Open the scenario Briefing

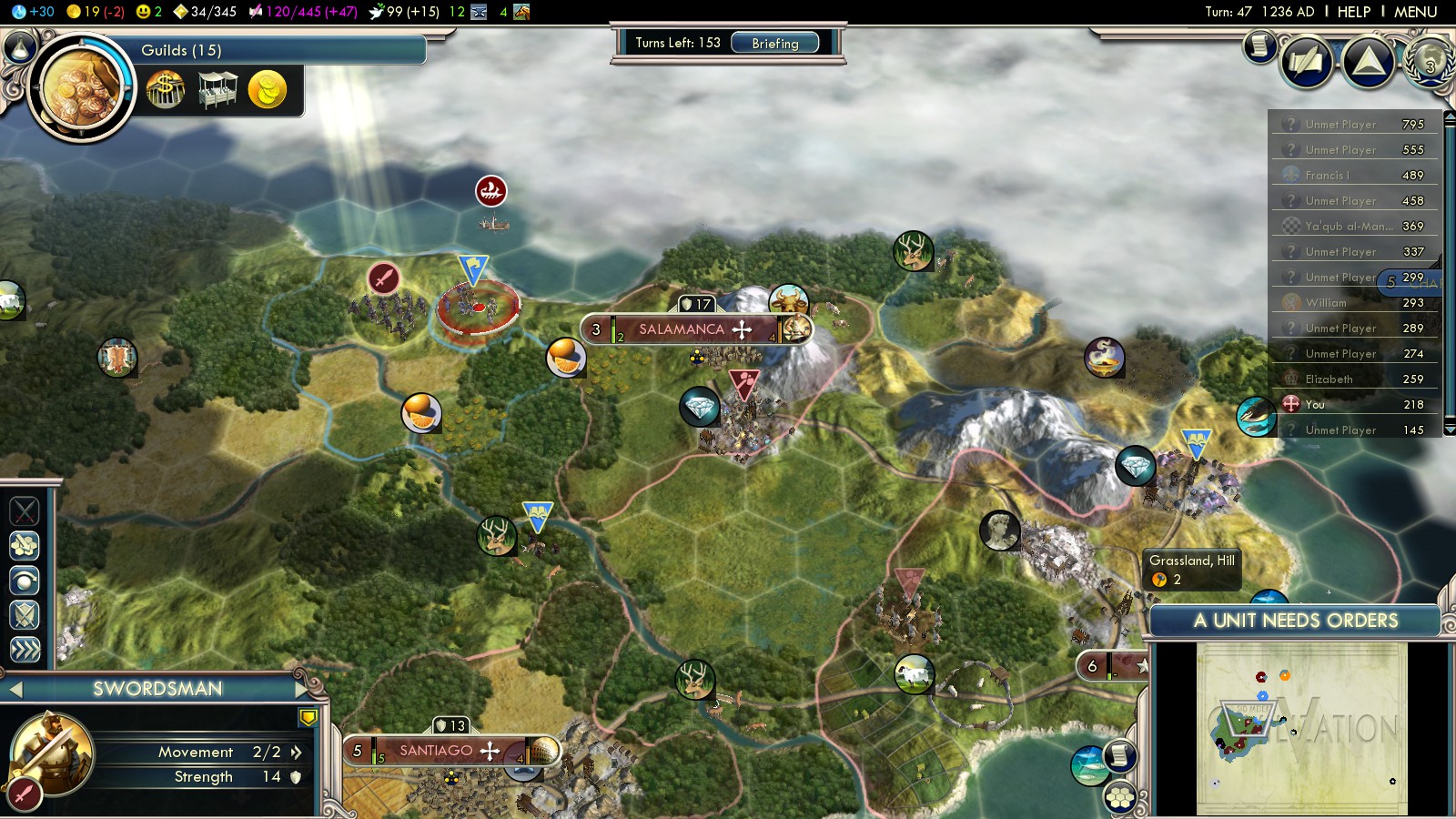coord(774,43)
